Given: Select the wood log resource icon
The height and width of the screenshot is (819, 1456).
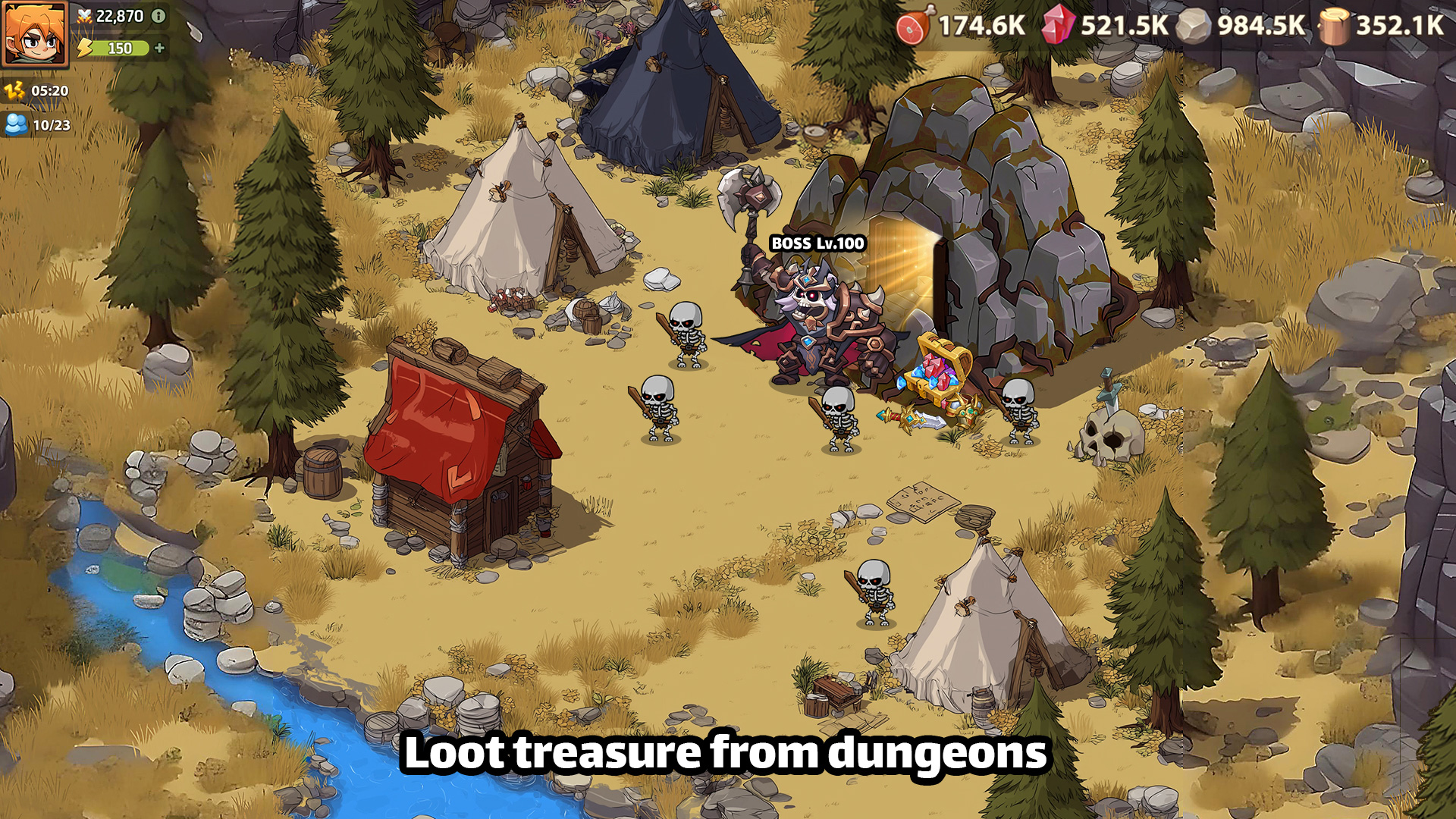Looking at the screenshot, I should [1335, 27].
